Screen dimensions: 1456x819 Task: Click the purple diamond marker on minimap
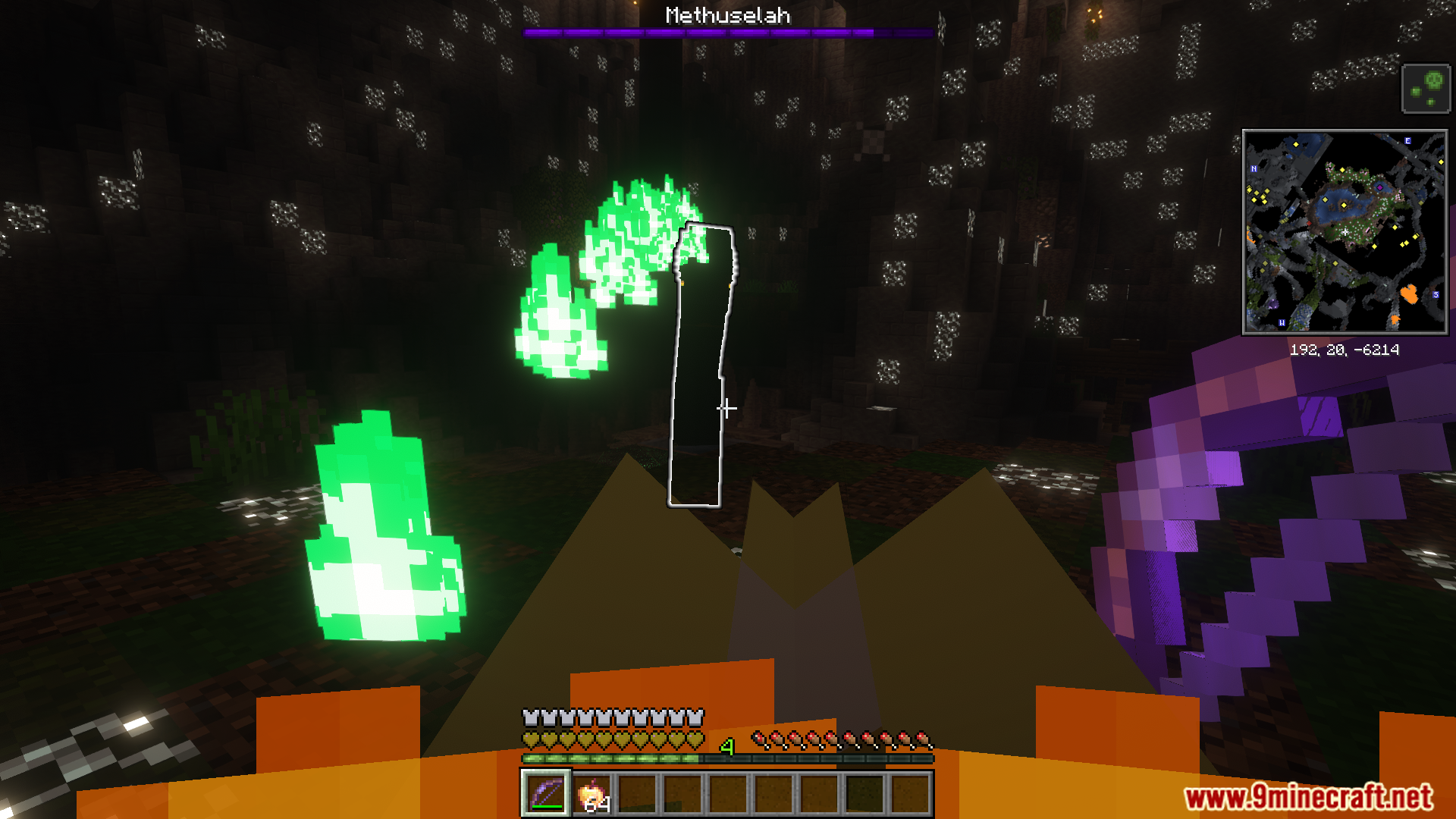point(1379,187)
